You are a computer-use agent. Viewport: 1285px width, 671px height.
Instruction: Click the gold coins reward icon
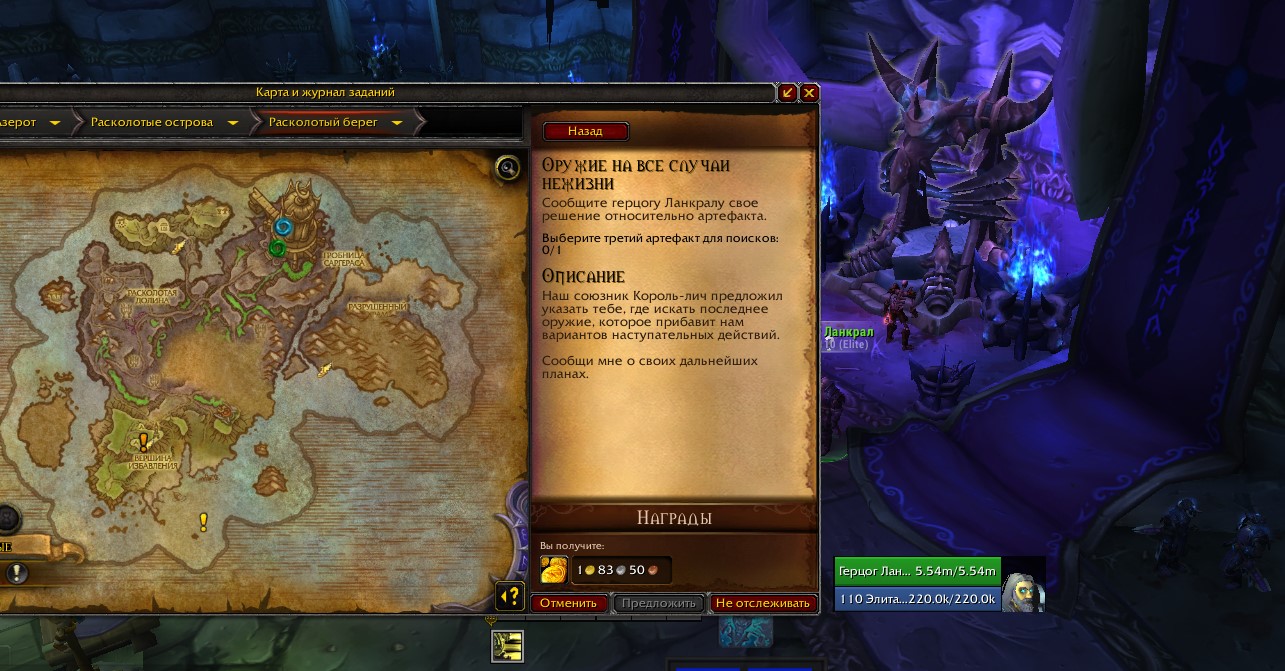click(554, 570)
